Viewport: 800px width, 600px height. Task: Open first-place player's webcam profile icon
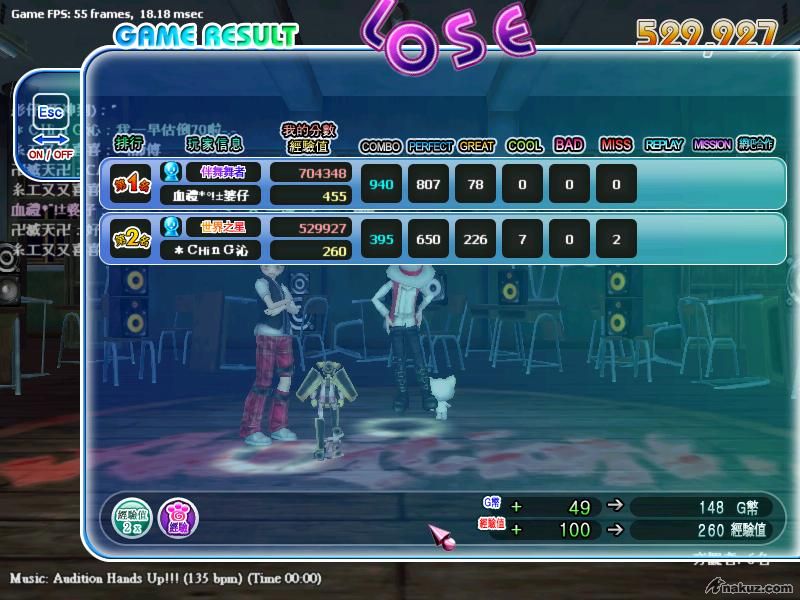pyautogui.click(x=171, y=172)
